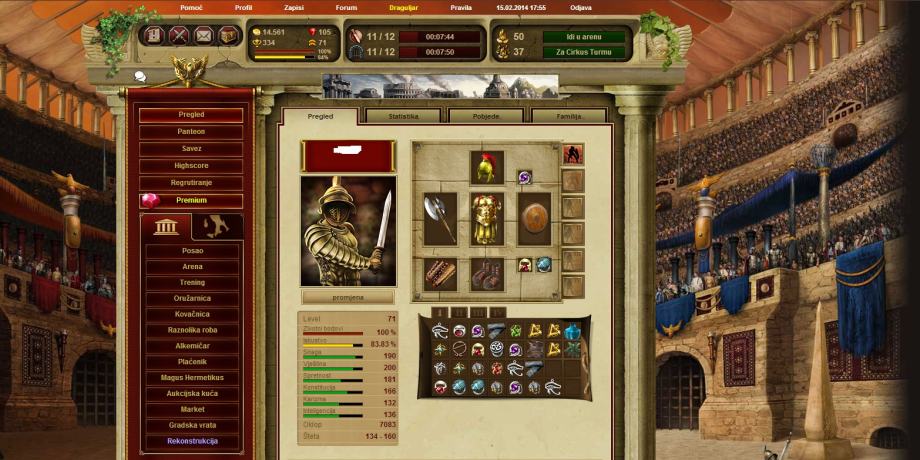Select the equipped gold helmet slot

coord(487,167)
